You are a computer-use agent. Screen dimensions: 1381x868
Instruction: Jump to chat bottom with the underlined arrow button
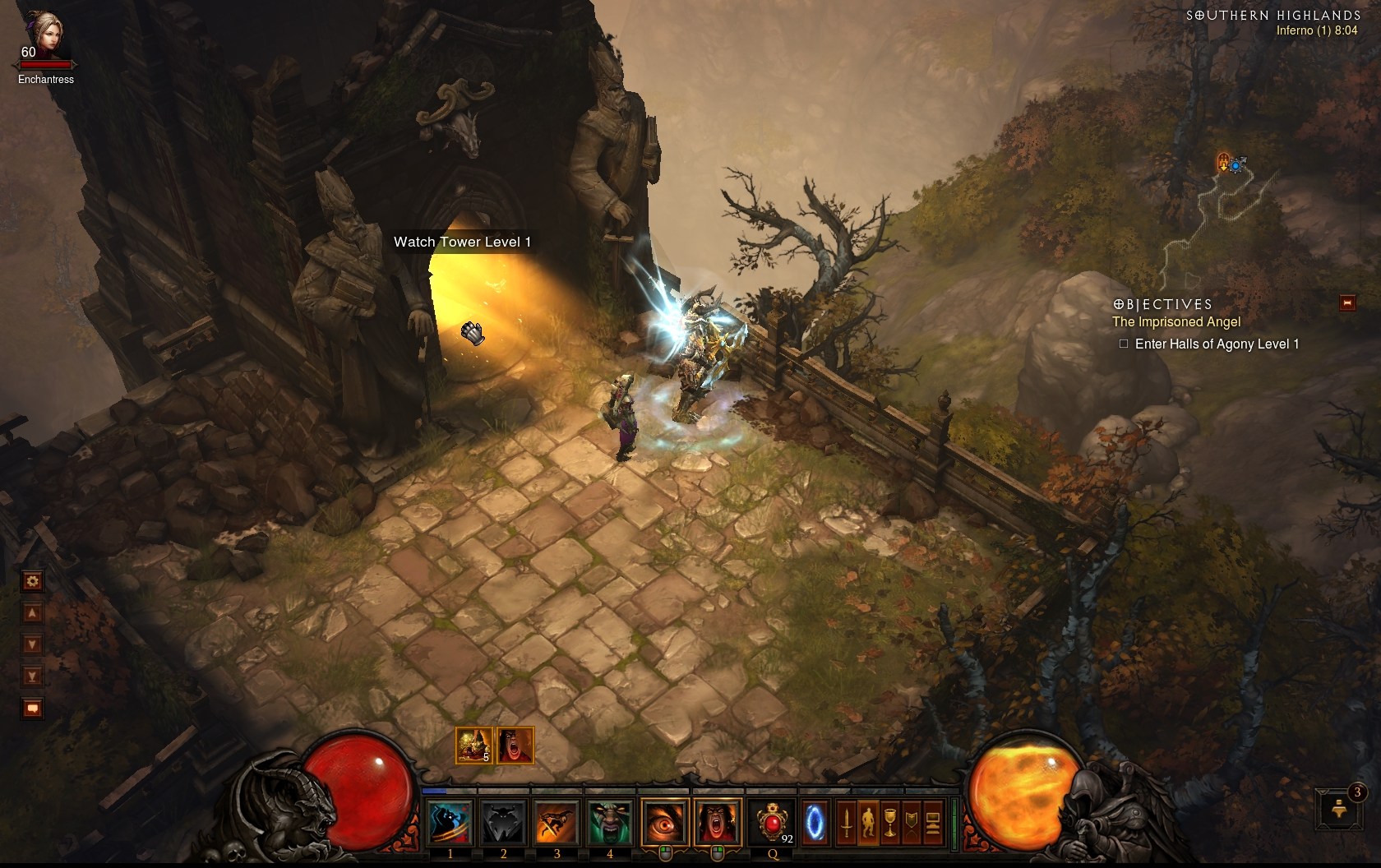click(x=33, y=676)
